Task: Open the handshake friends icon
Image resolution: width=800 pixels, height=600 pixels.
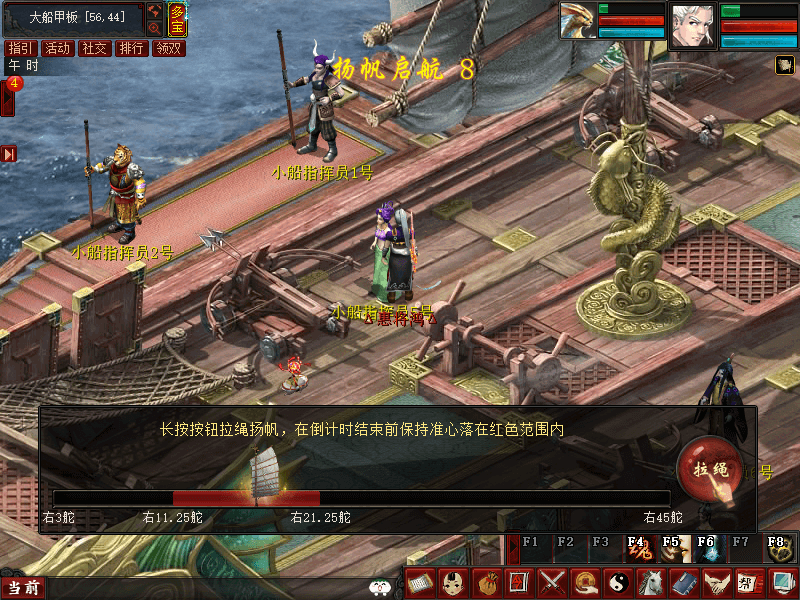Action: click(717, 581)
